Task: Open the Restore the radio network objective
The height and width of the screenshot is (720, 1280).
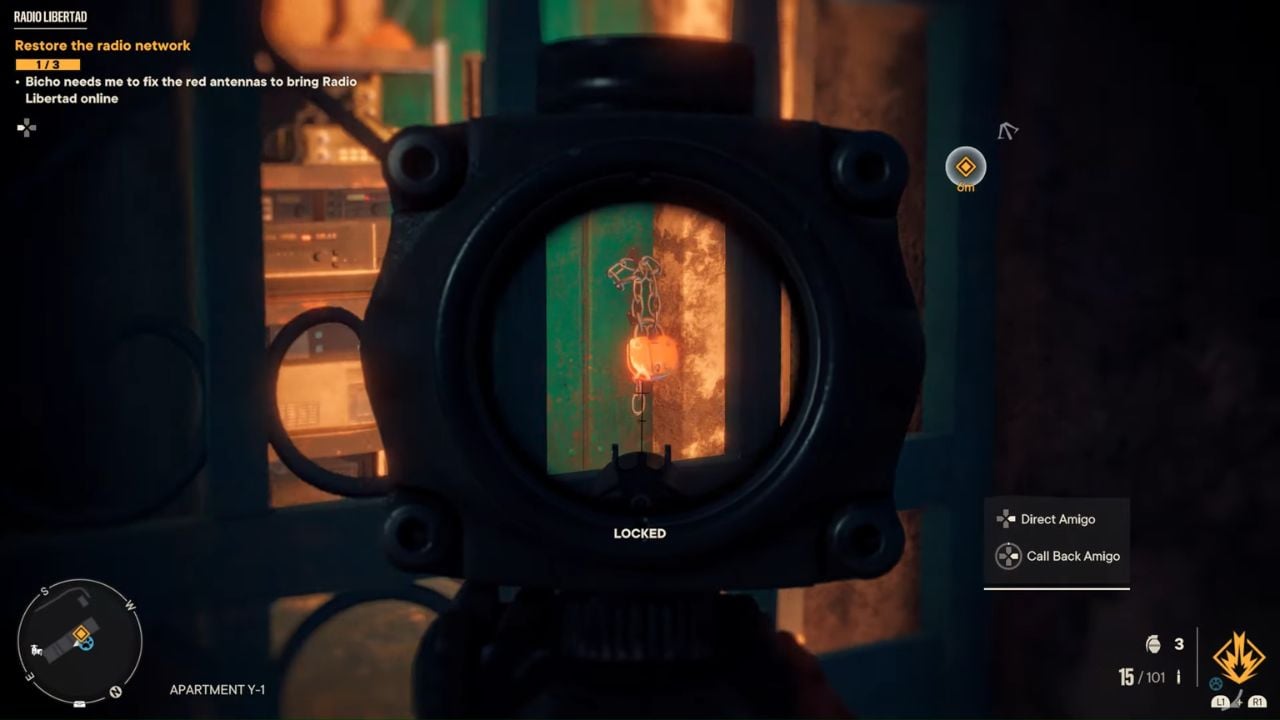Action: 102,46
